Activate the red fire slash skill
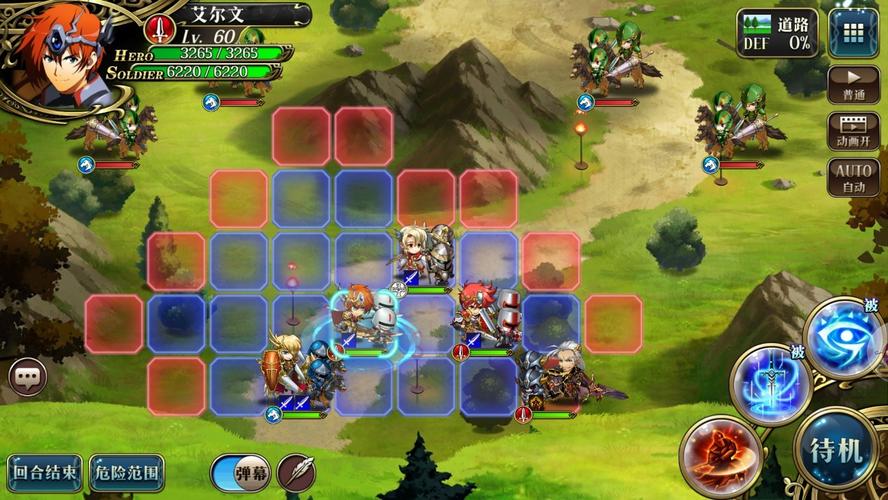Viewport: 888px width, 500px height. [719, 455]
